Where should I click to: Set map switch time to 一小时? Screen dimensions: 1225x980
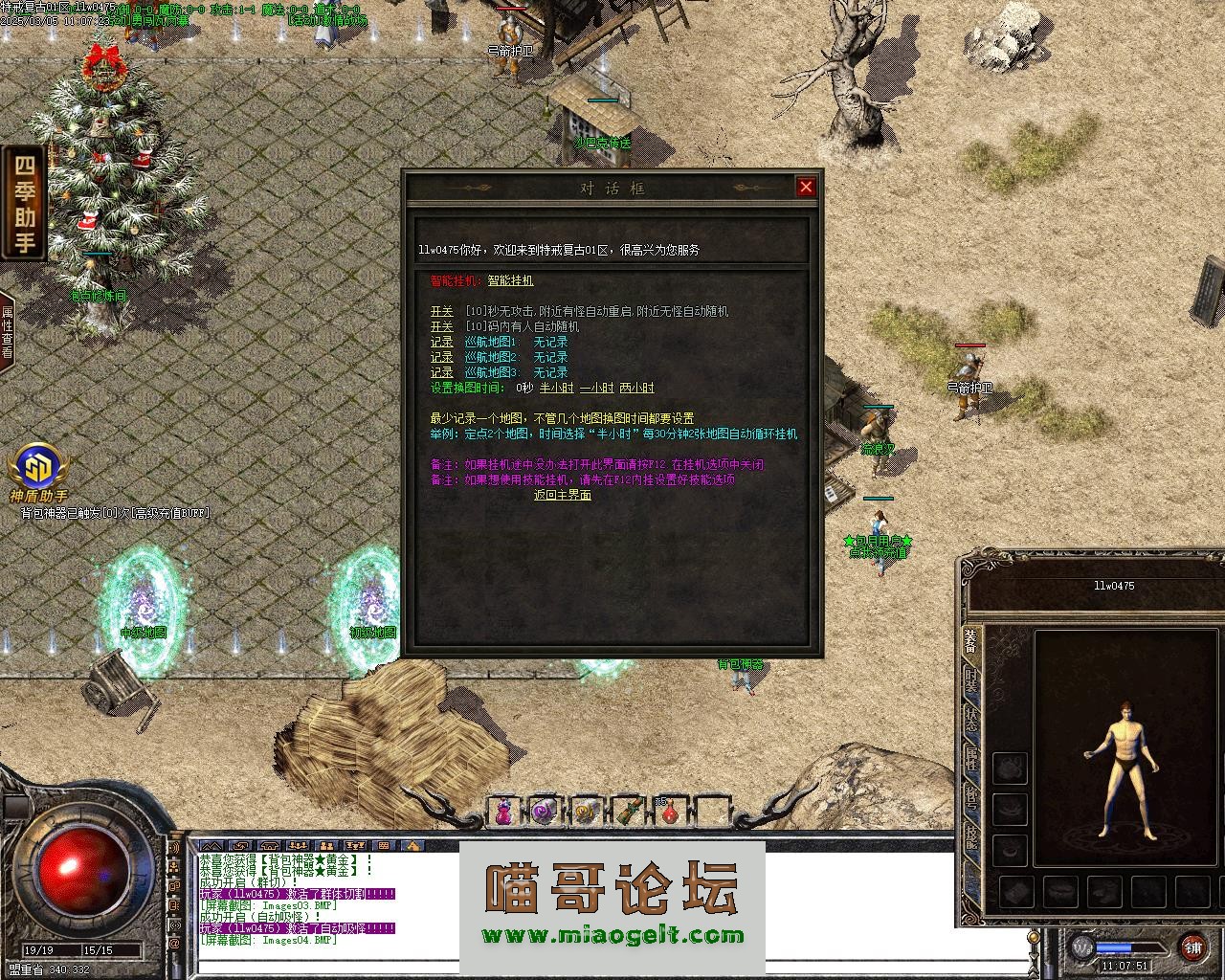596,389
